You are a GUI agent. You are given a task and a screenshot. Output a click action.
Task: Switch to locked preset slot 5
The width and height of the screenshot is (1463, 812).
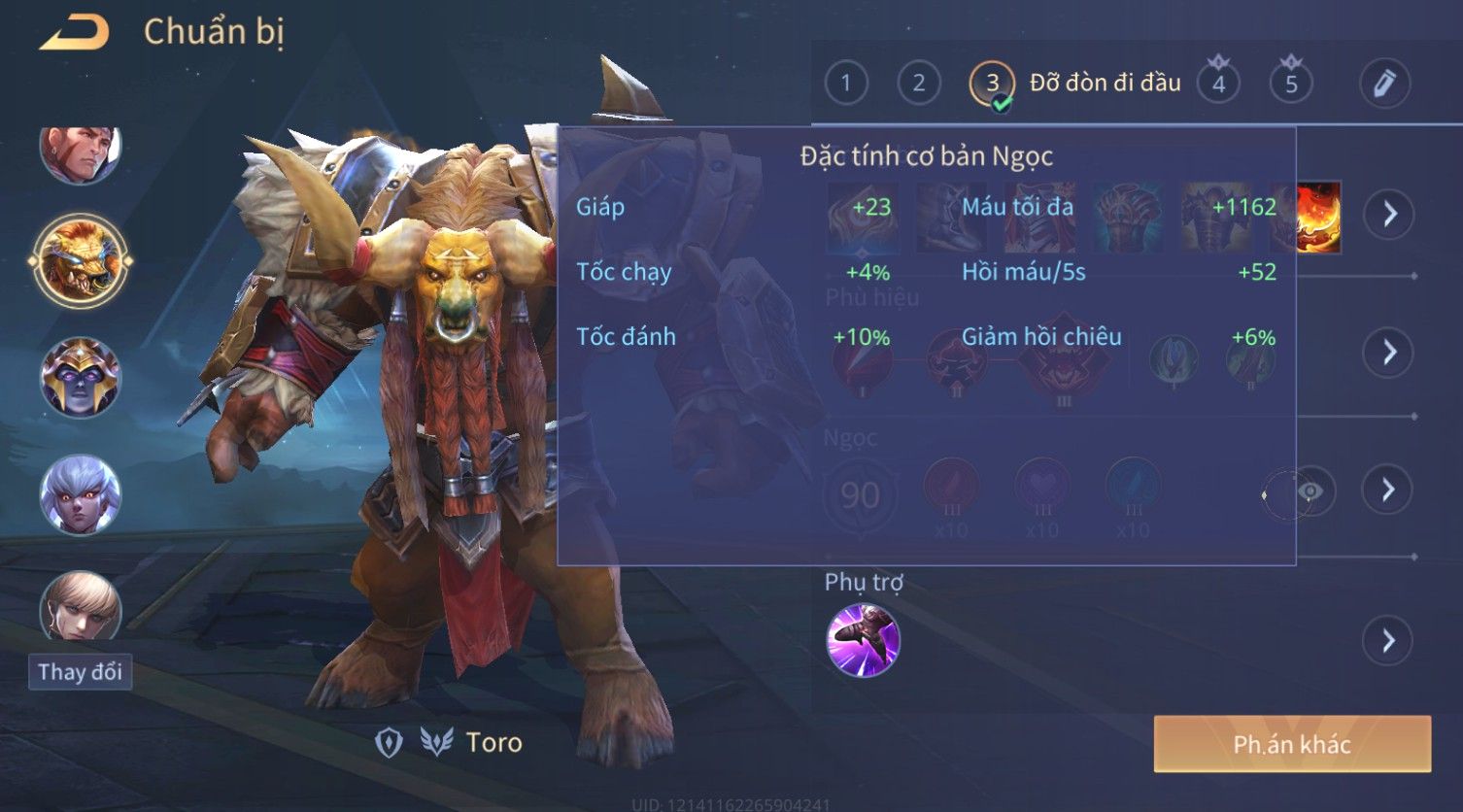click(x=1291, y=84)
